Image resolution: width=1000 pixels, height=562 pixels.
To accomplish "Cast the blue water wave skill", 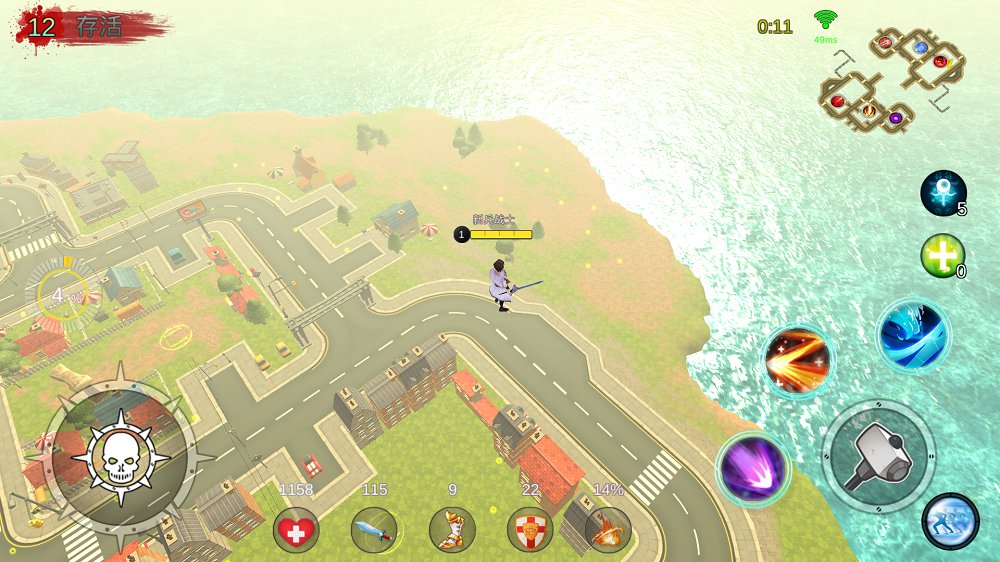I will 912,335.
